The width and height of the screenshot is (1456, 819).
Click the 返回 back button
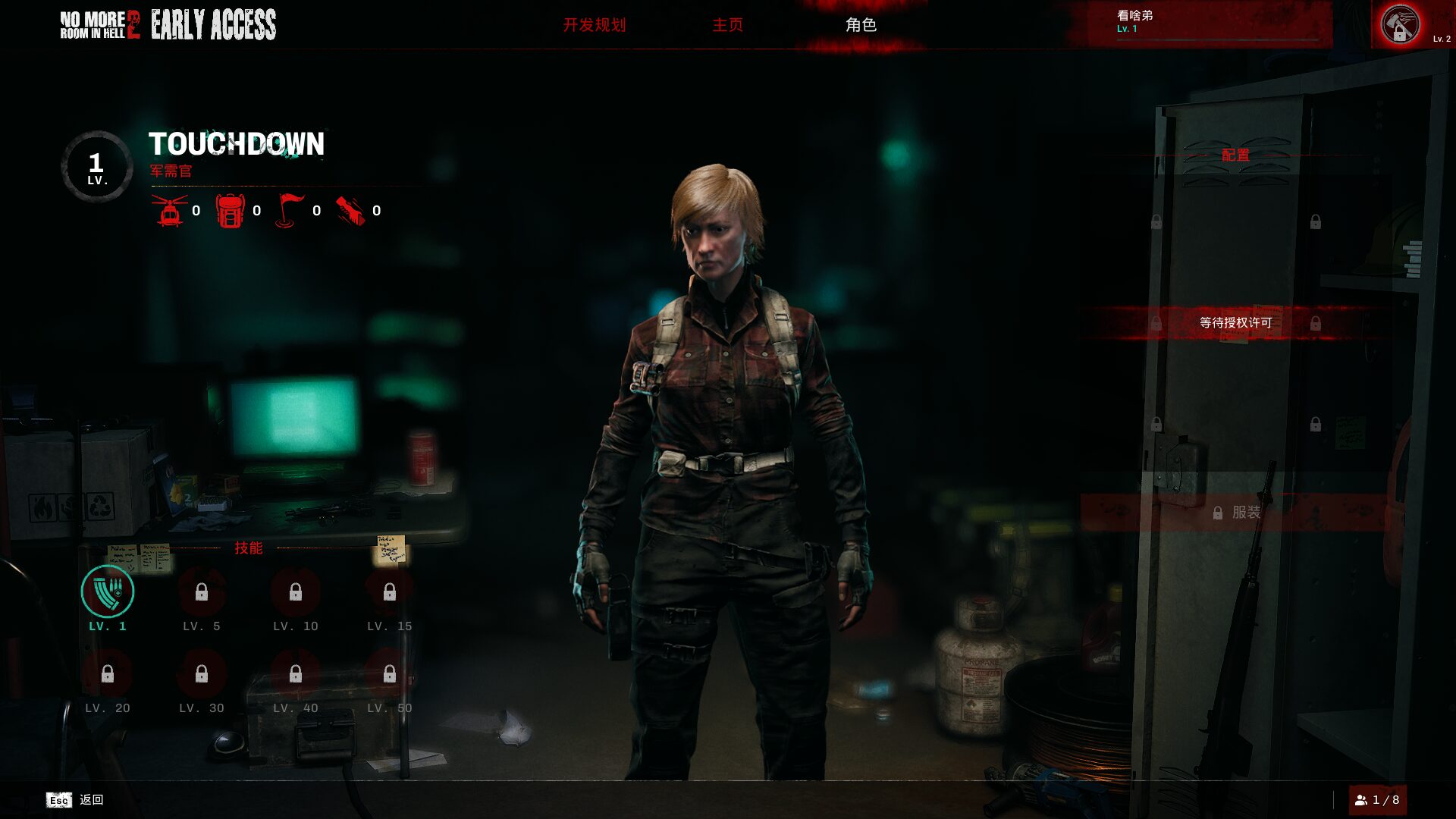pos(76,800)
